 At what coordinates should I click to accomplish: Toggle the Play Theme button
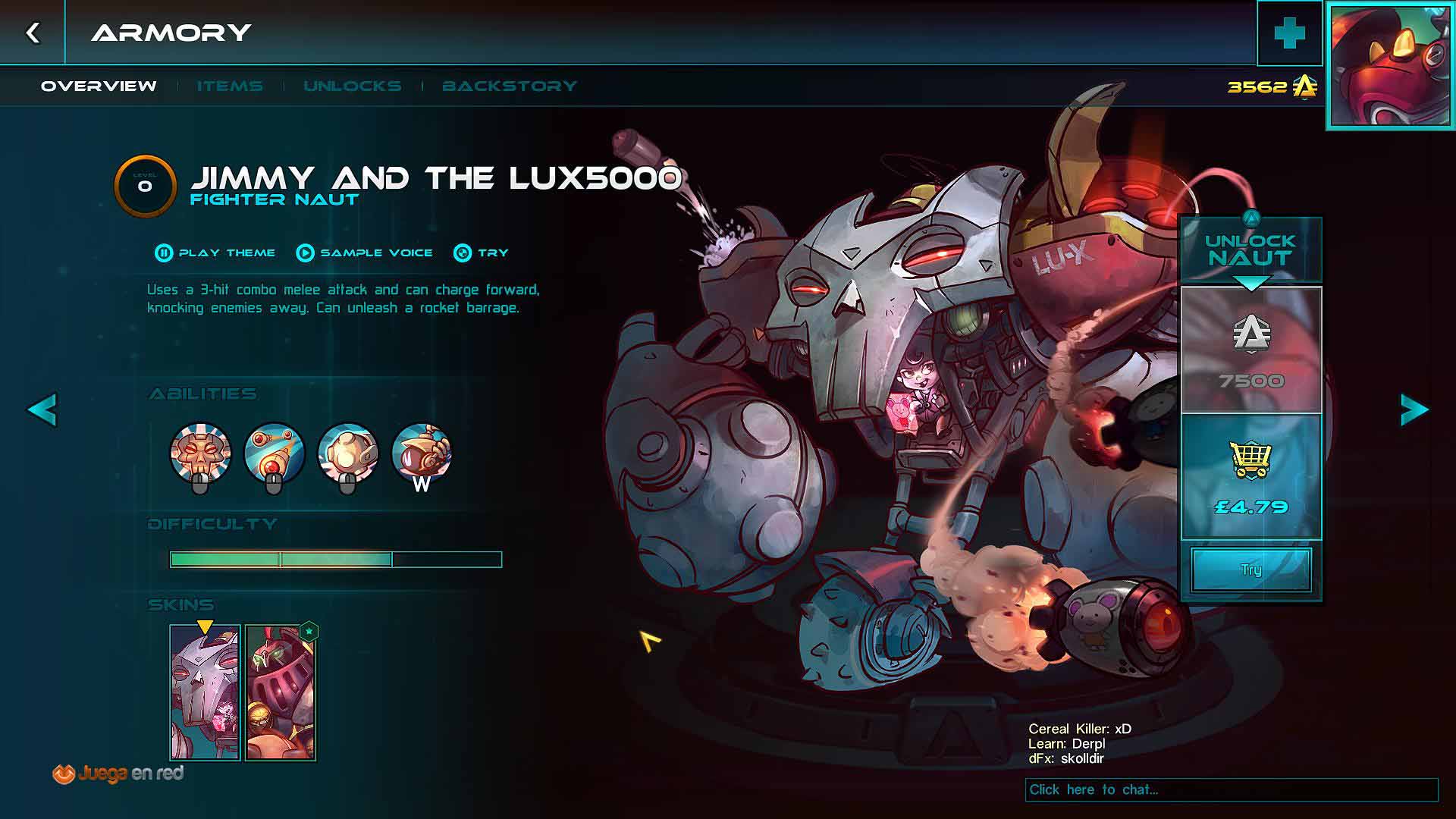(215, 253)
